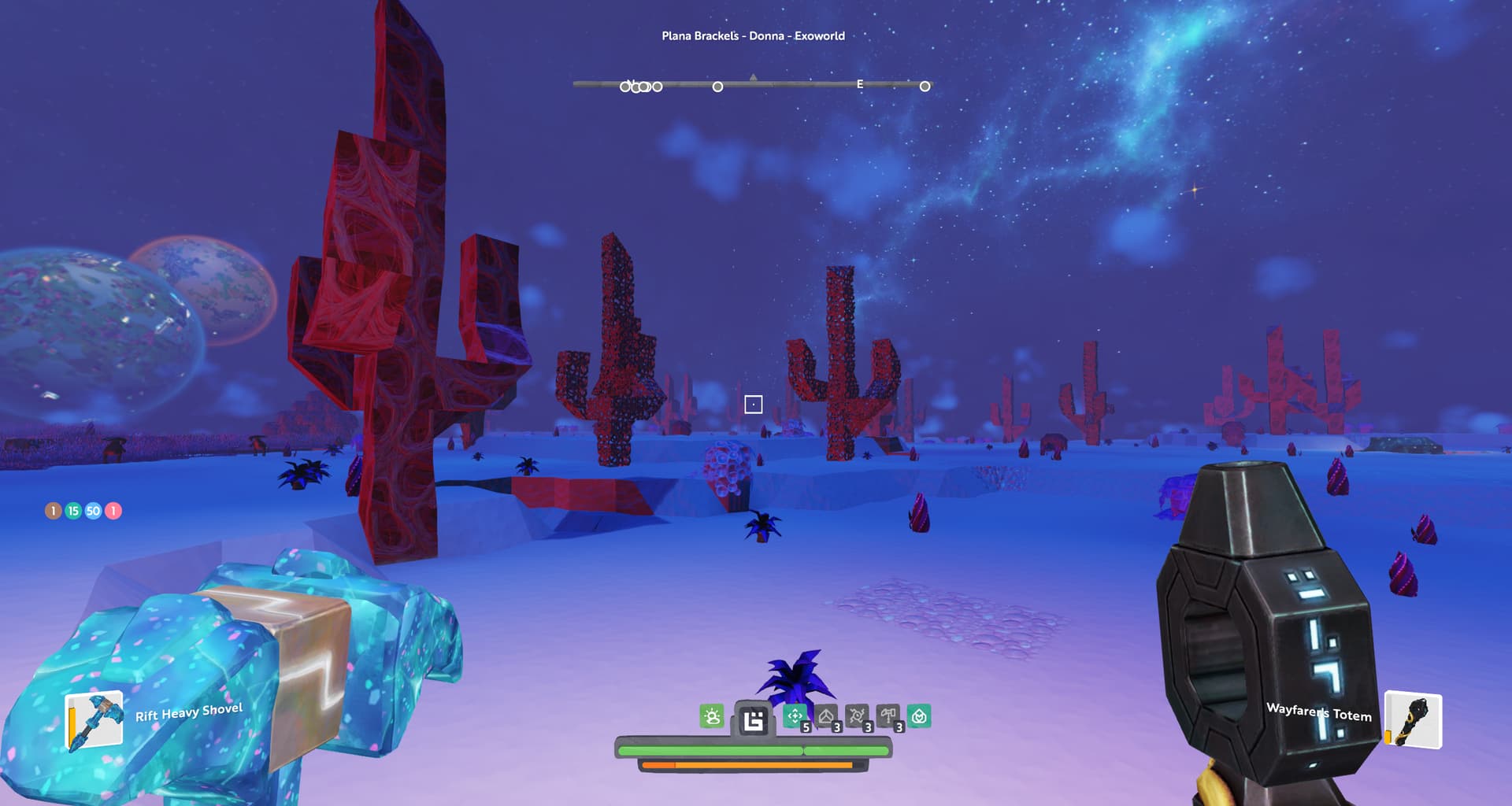Click the compass East marker
This screenshot has height=806, width=1512.
[x=860, y=84]
